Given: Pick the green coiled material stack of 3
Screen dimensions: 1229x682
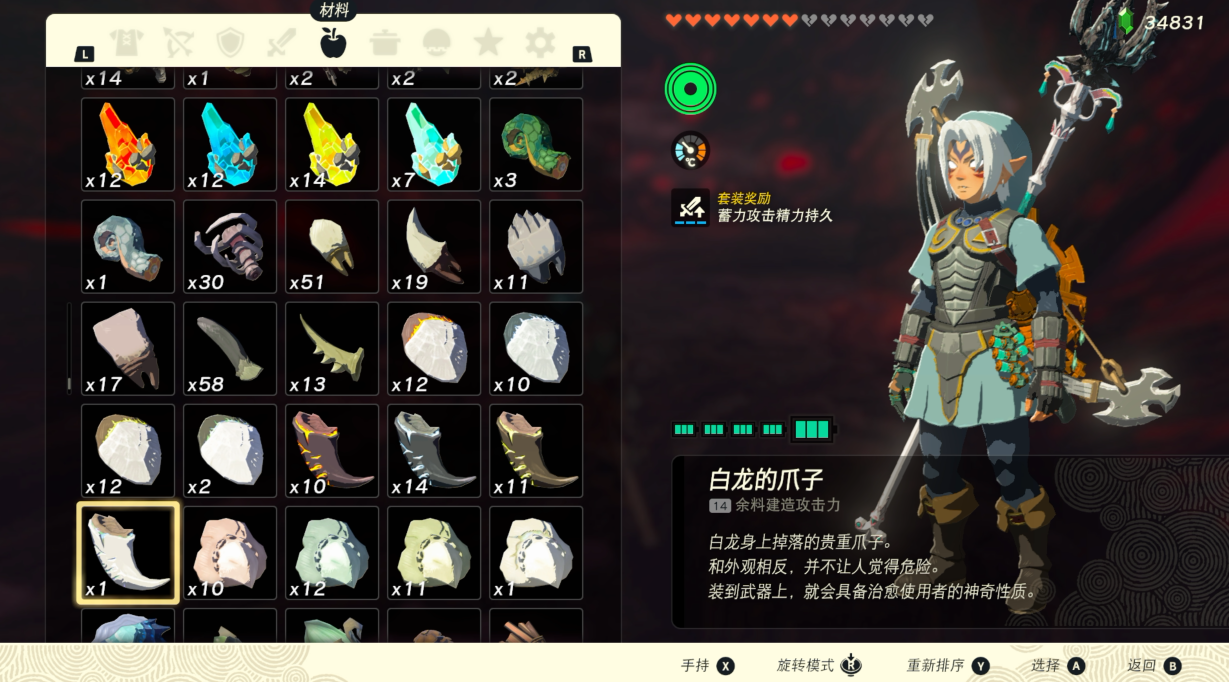Looking at the screenshot, I should [x=536, y=144].
